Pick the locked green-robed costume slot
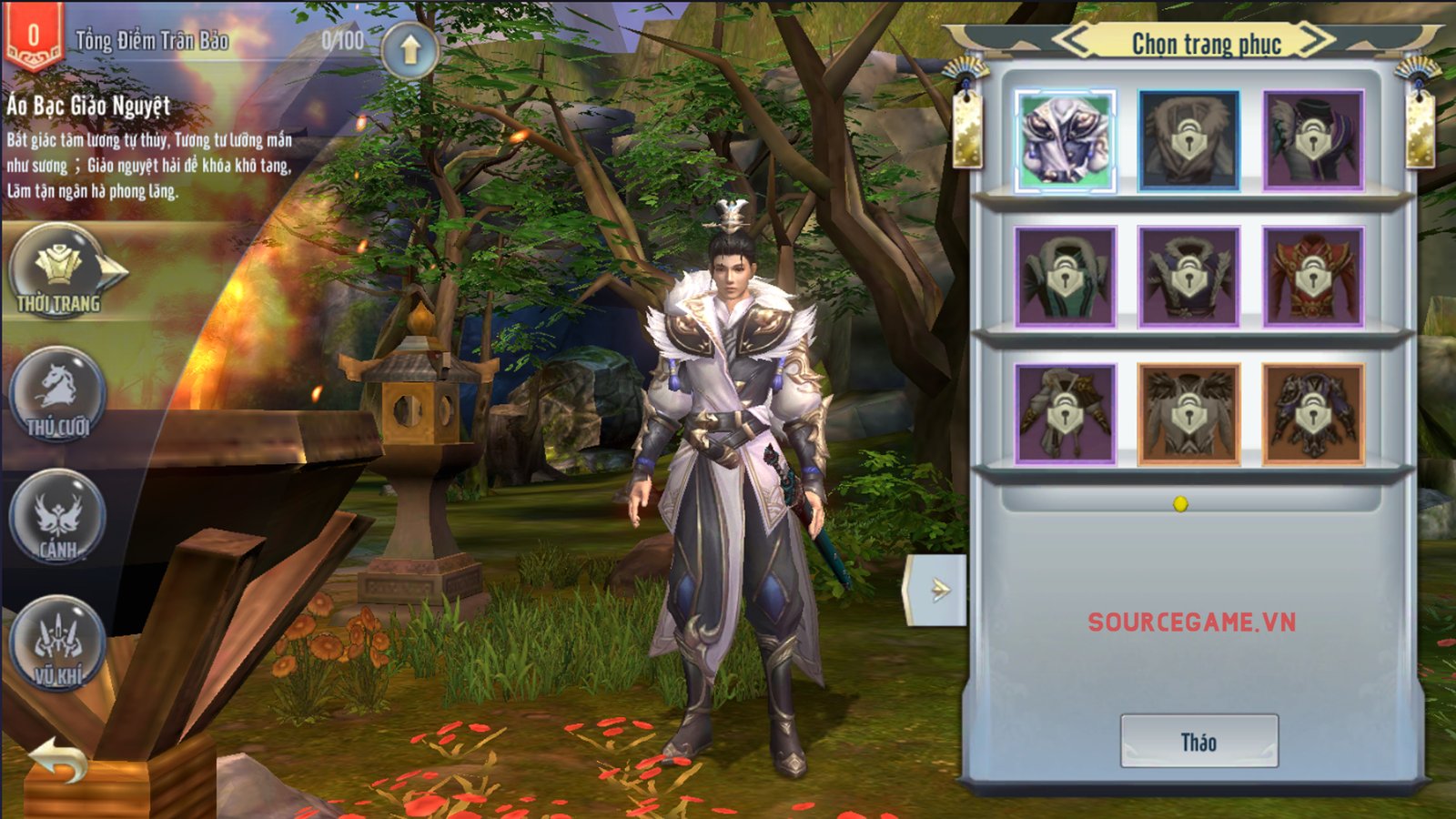Screen dimensions: 1456x819 coord(1065,277)
